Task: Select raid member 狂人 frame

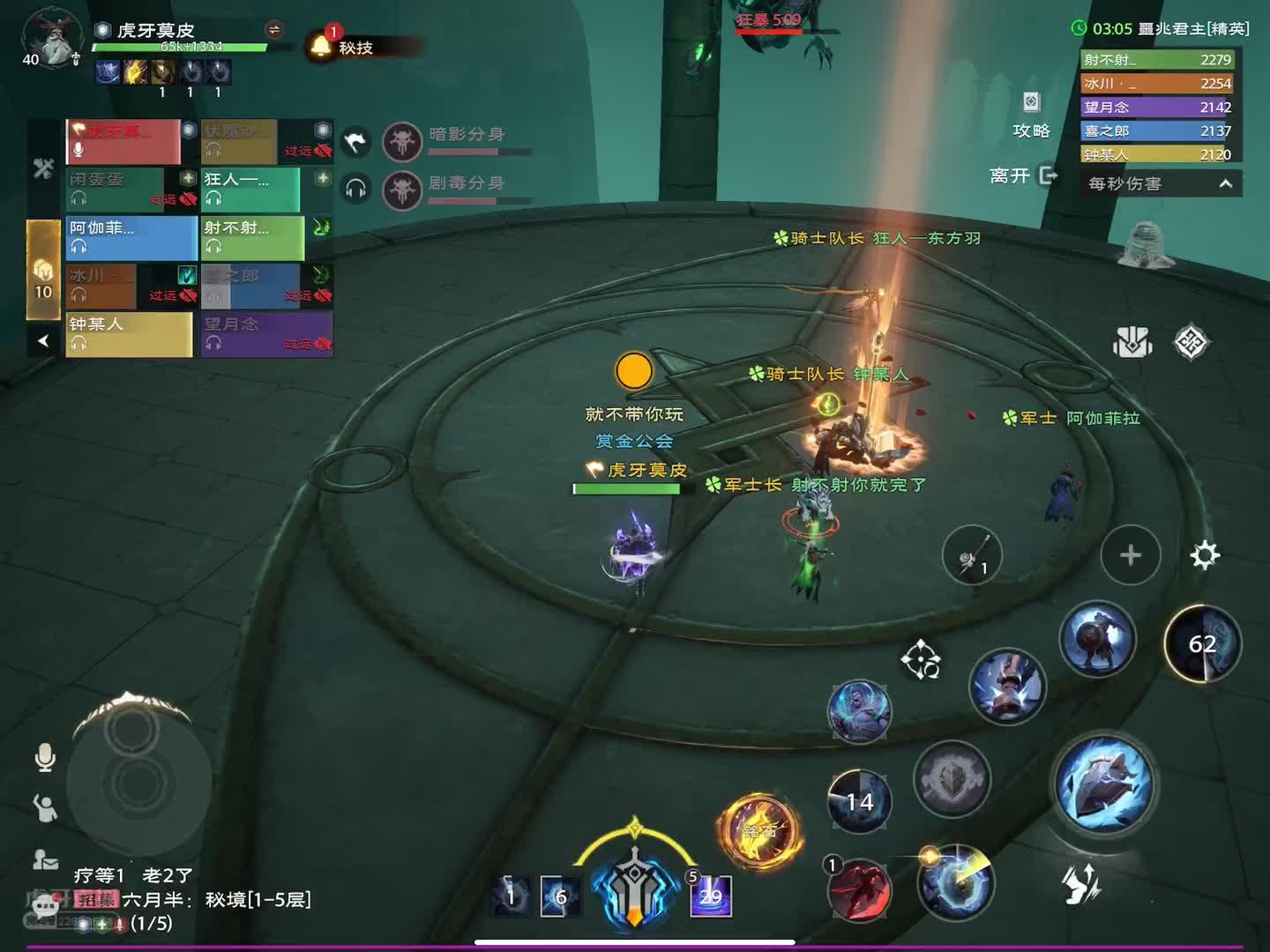Action: tap(251, 189)
